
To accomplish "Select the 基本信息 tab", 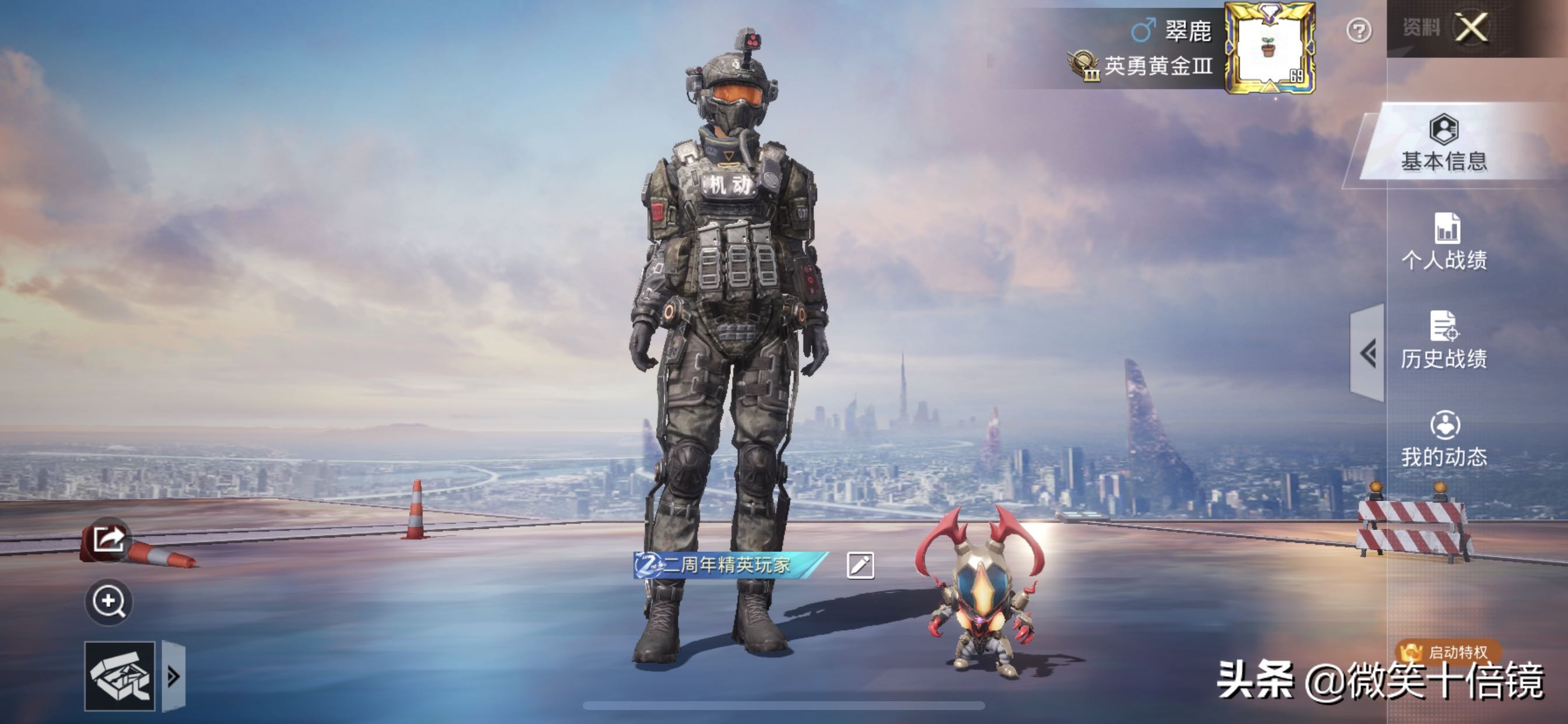I will click(1444, 144).
